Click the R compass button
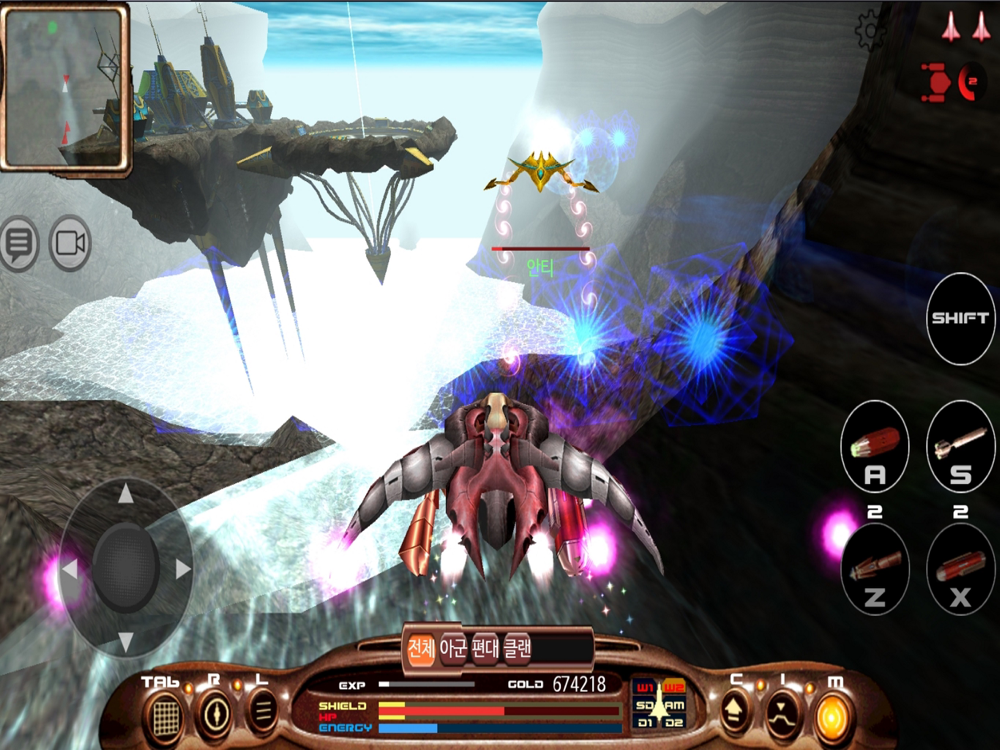The width and height of the screenshot is (1000, 750). point(215,713)
